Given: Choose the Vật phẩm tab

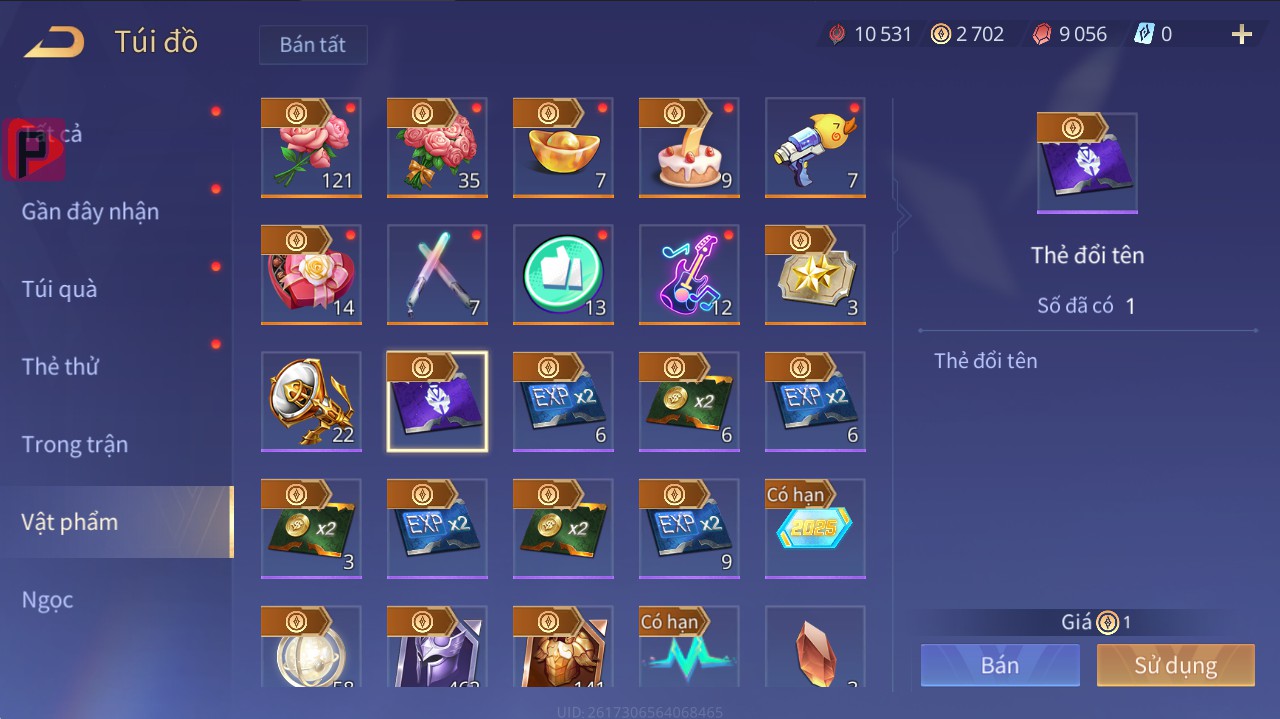Looking at the screenshot, I should click(x=70, y=522).
